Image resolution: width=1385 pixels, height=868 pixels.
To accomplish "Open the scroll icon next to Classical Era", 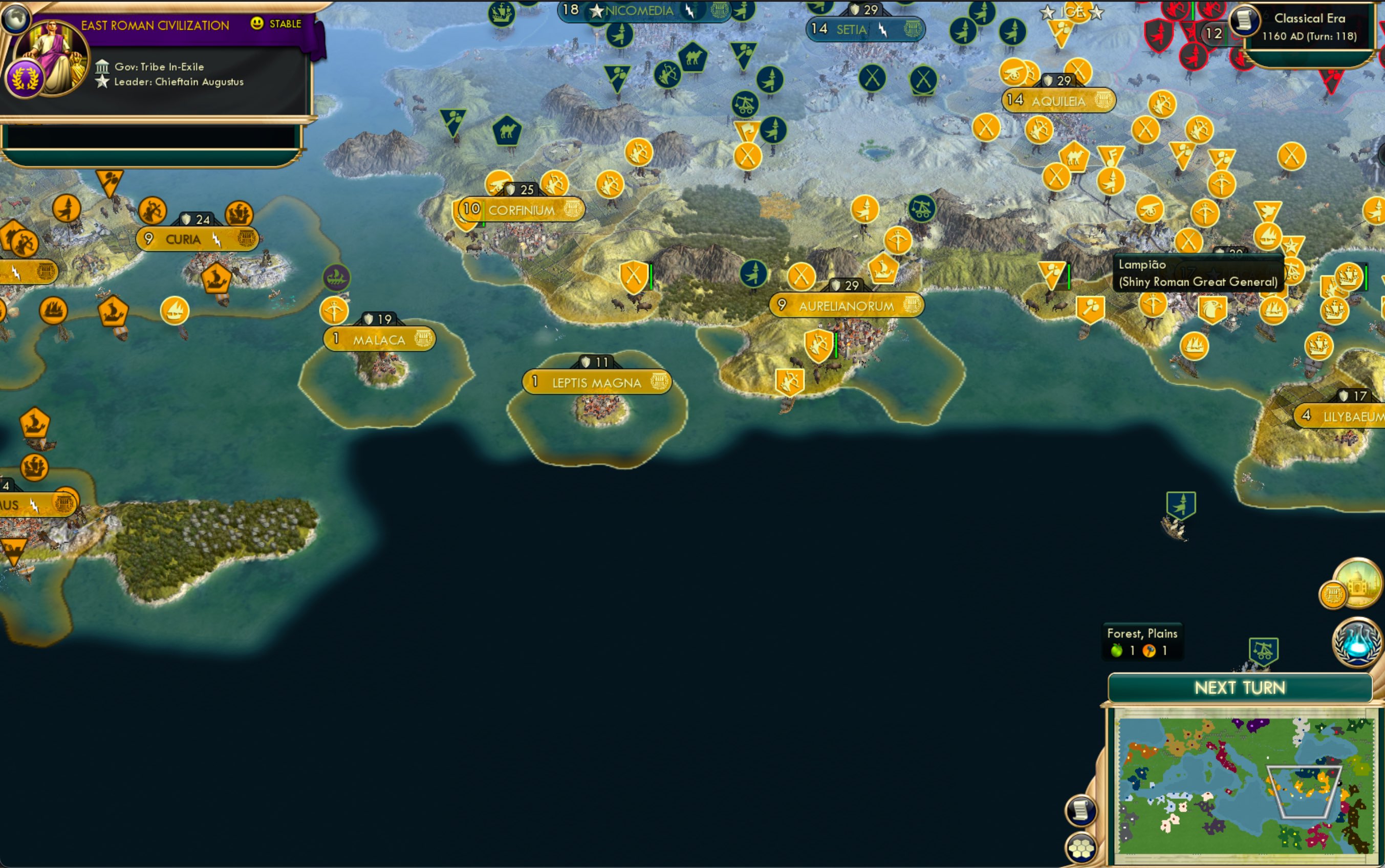I will tap(1243, 21).
